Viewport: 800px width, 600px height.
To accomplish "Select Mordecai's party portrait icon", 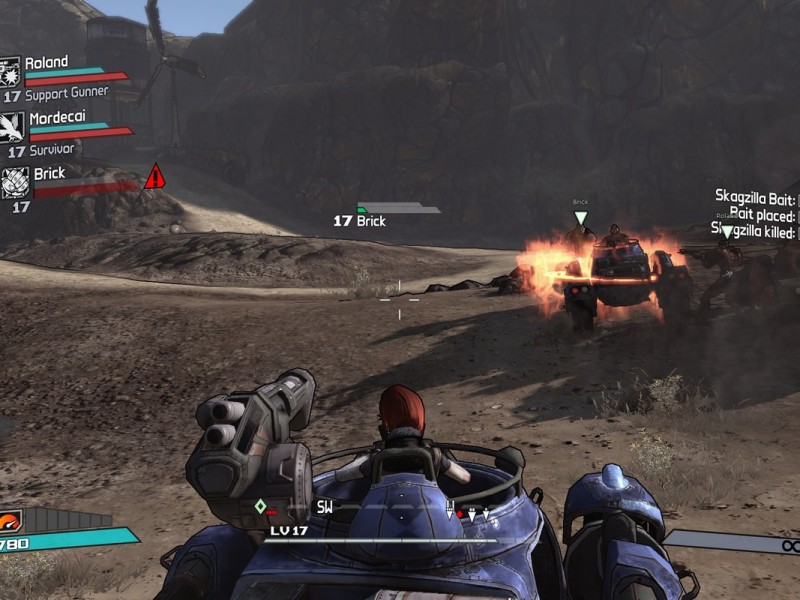I will (x=12, y=127).
